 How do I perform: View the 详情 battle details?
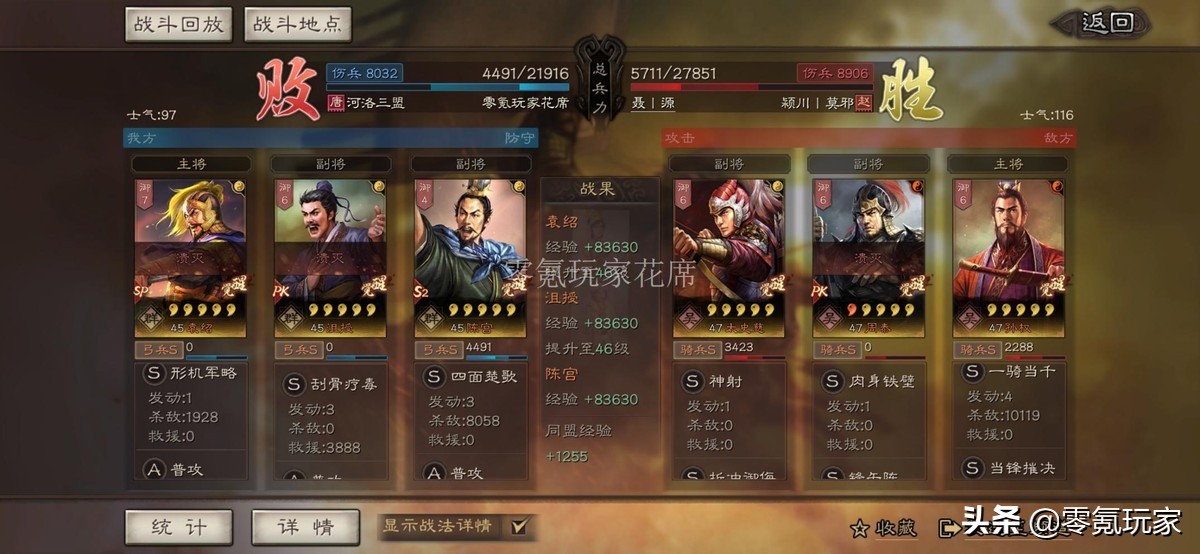point(305,526)
